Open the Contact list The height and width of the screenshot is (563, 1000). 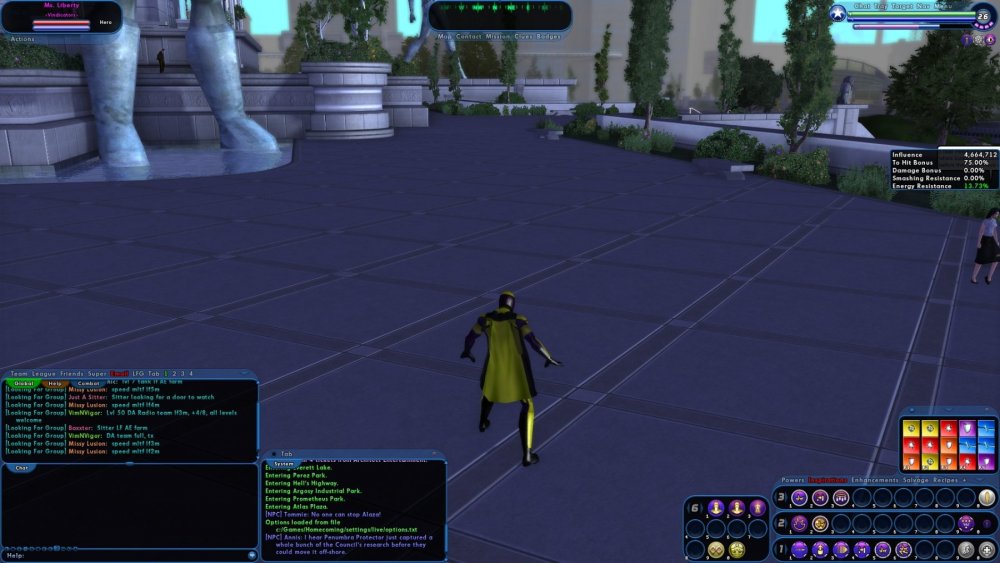[468, 36]
